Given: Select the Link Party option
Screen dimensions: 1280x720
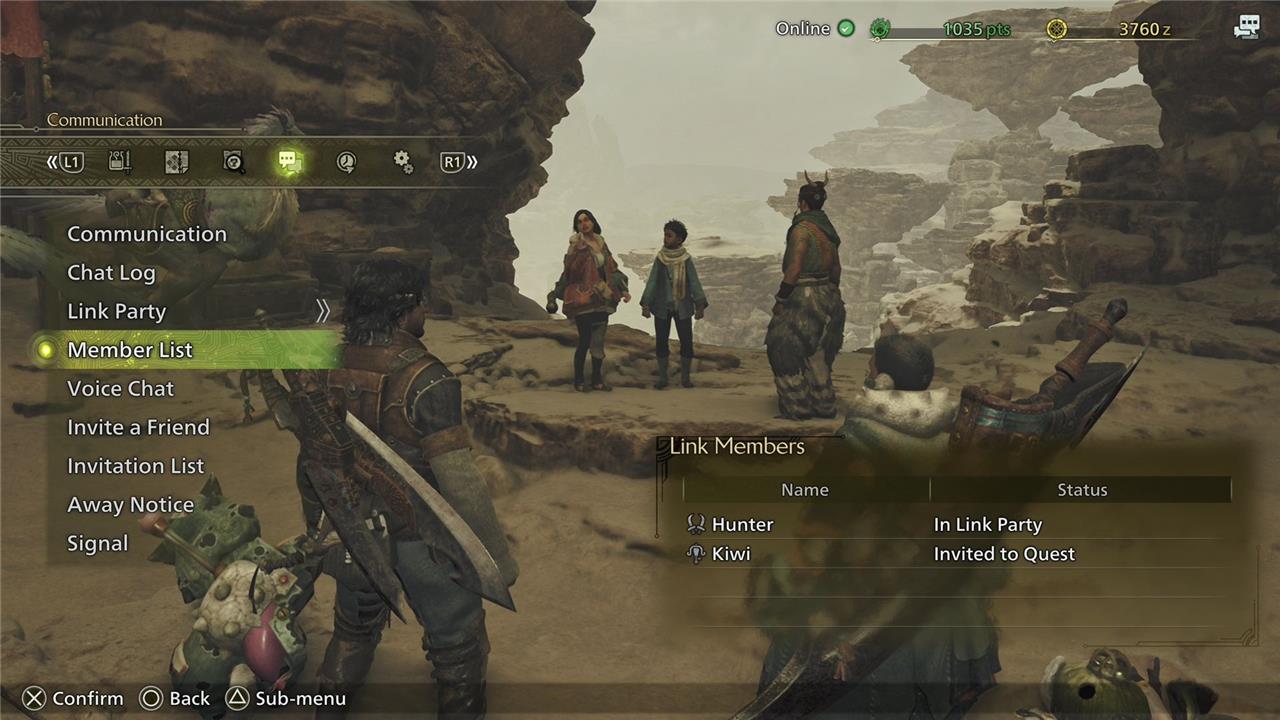Looking at the screenshot, I should pyautogui.click(x=116, y=311).
